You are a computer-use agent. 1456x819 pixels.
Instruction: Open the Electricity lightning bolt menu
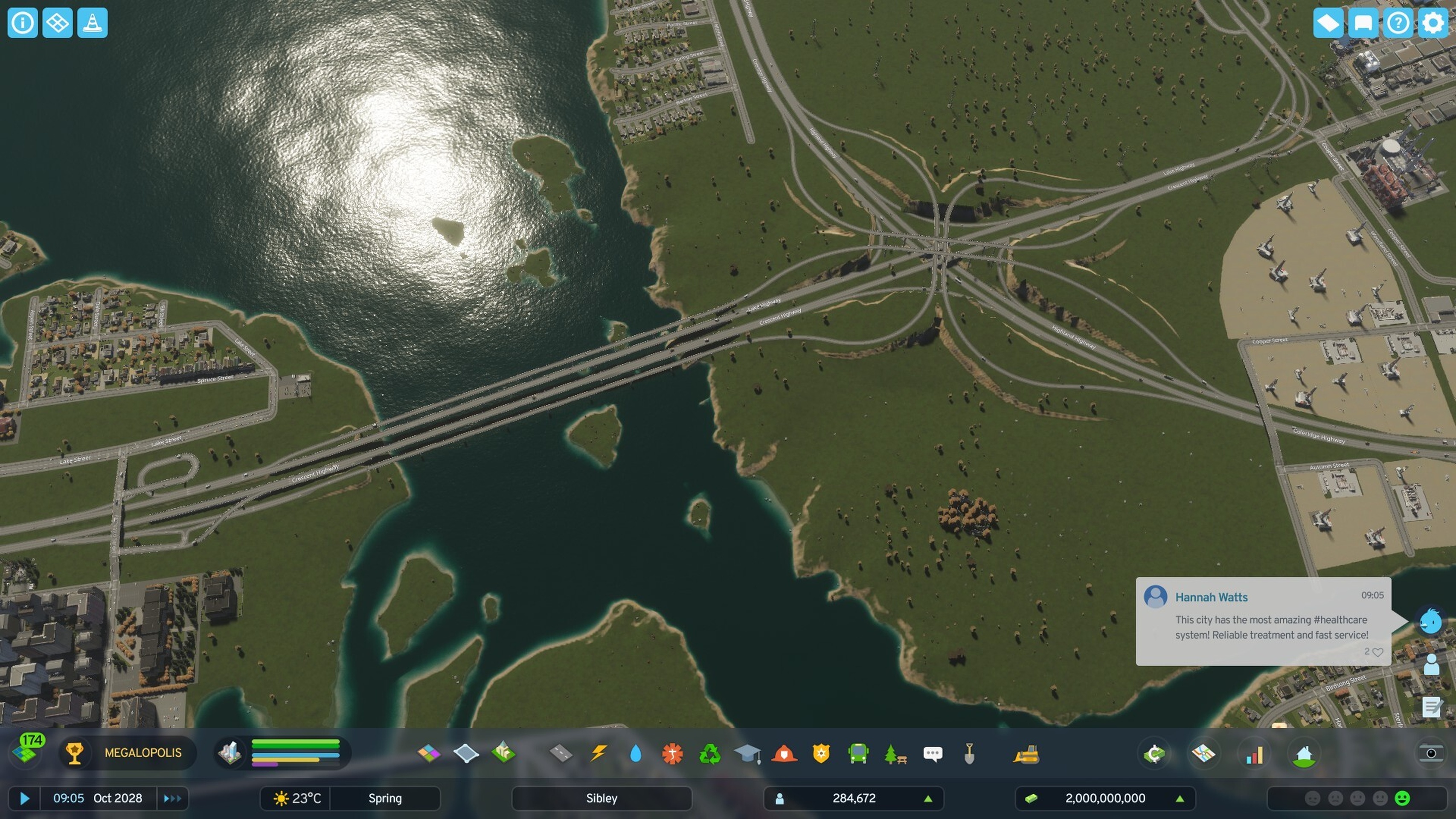pos(599,753)
